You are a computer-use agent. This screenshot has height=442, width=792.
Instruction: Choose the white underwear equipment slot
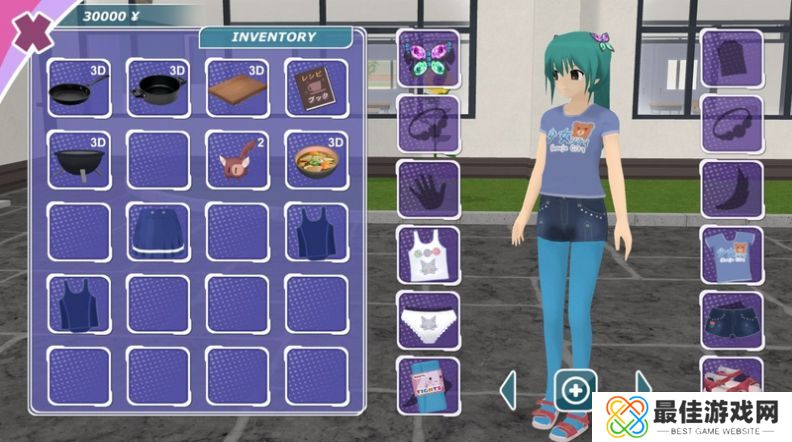(428, 320)
